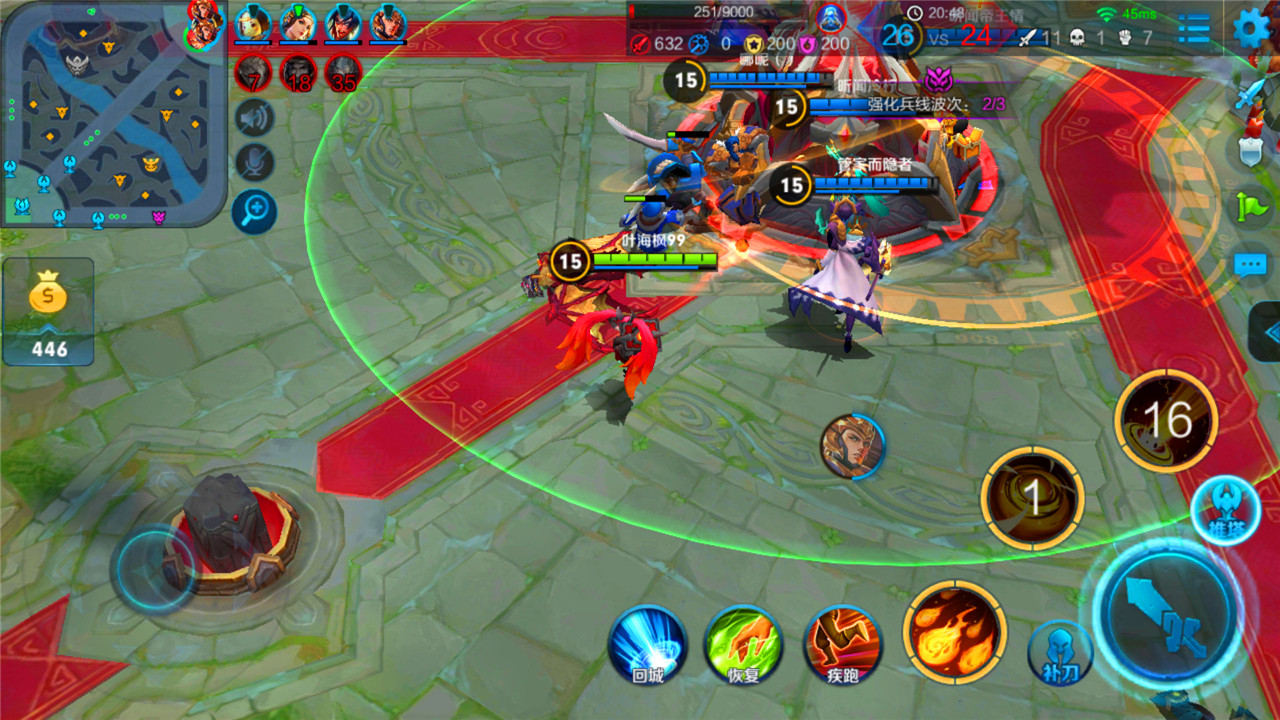Screen dimensions: 1280x720
Task: Cast the fireball skill
Action: (x=954, y=631)
